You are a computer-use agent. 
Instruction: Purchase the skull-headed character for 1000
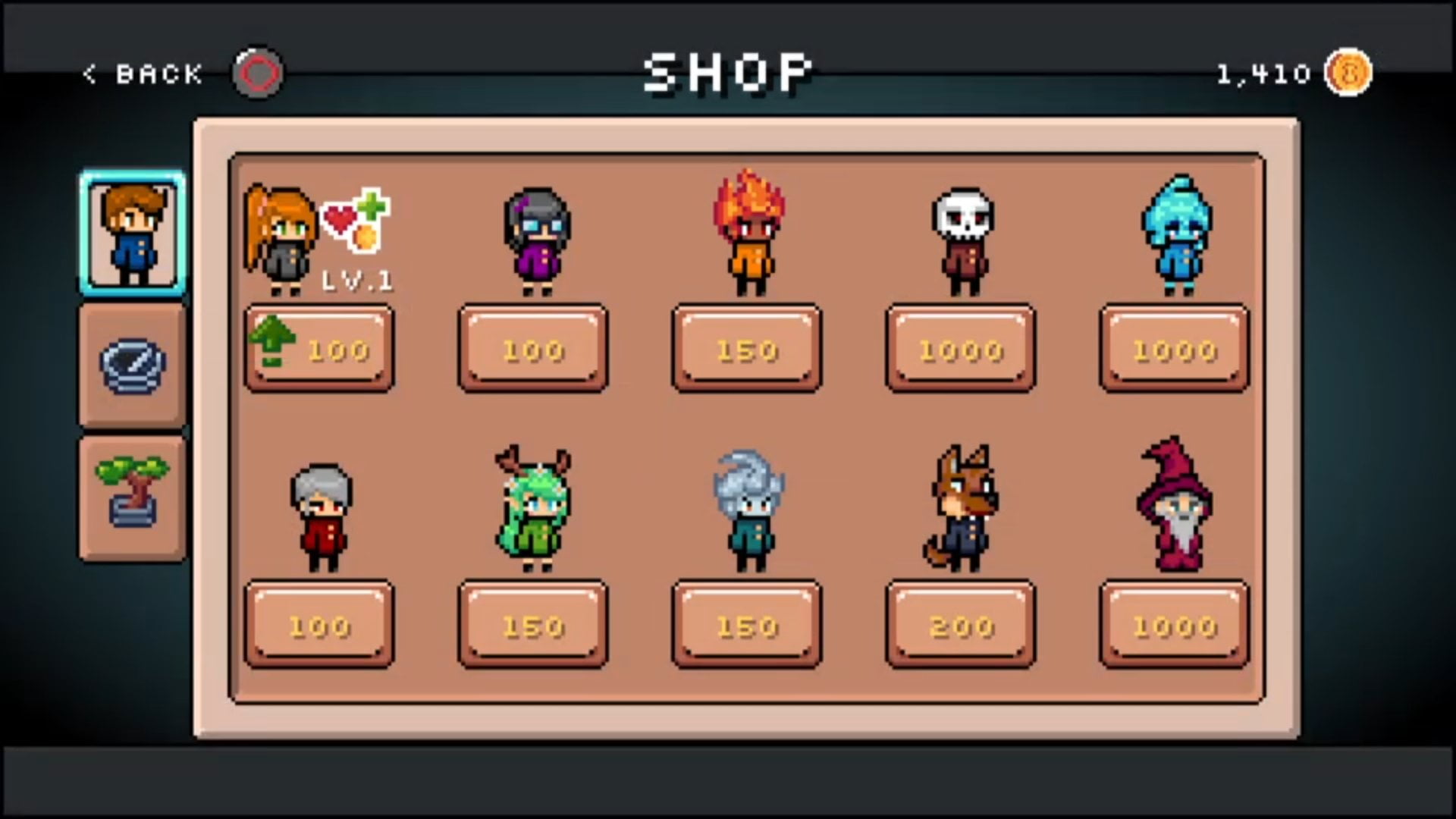pos(961,349)
